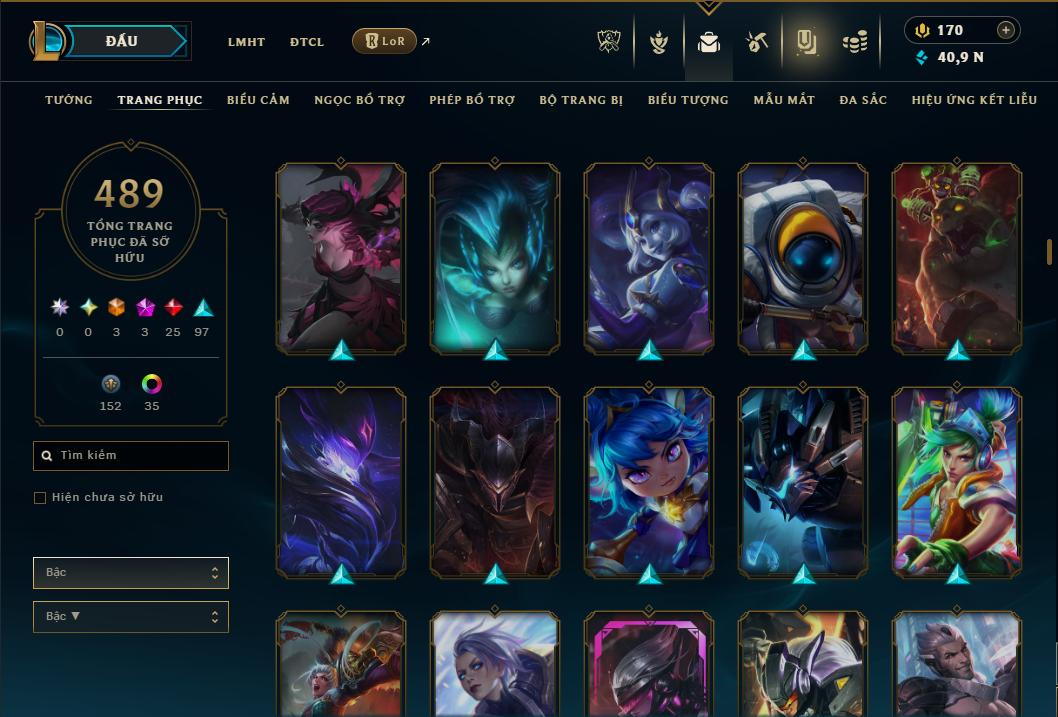Open the HIỆU ỨNG KẾT LIỄU tab
1058x717 pixels.
(974, 100)
